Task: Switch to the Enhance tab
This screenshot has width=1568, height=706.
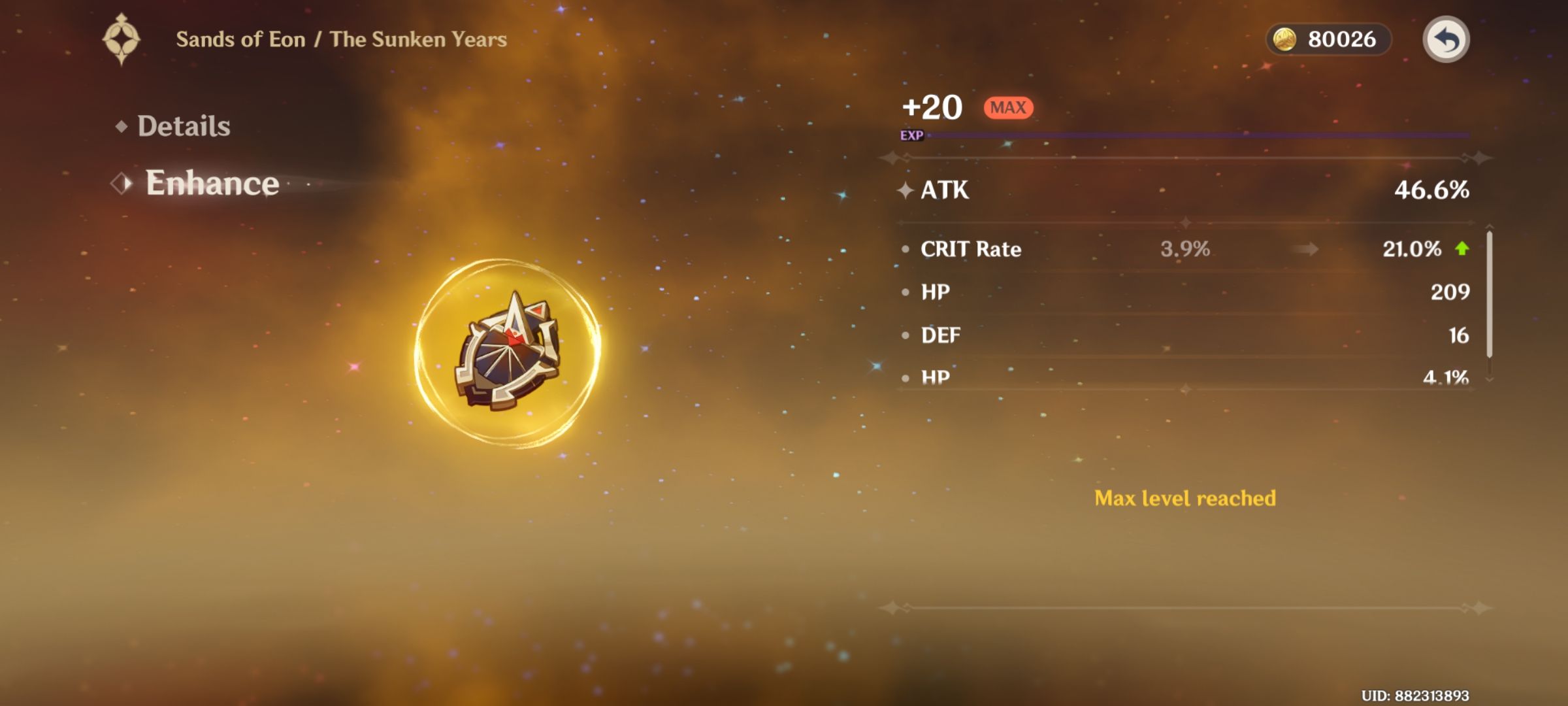Action: tap(211, 184)
